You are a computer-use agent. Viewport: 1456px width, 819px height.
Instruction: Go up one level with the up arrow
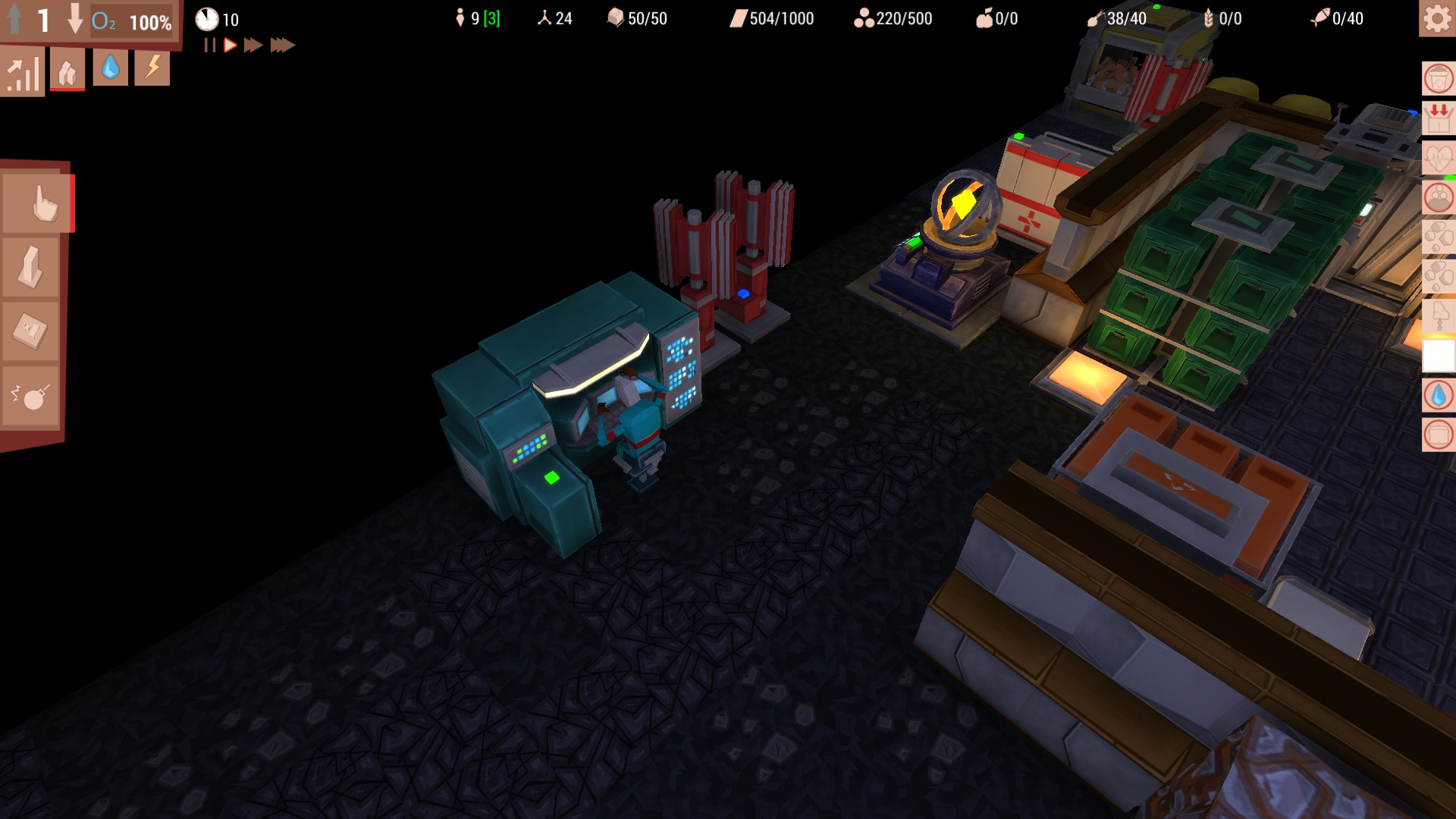pos(13,20)
